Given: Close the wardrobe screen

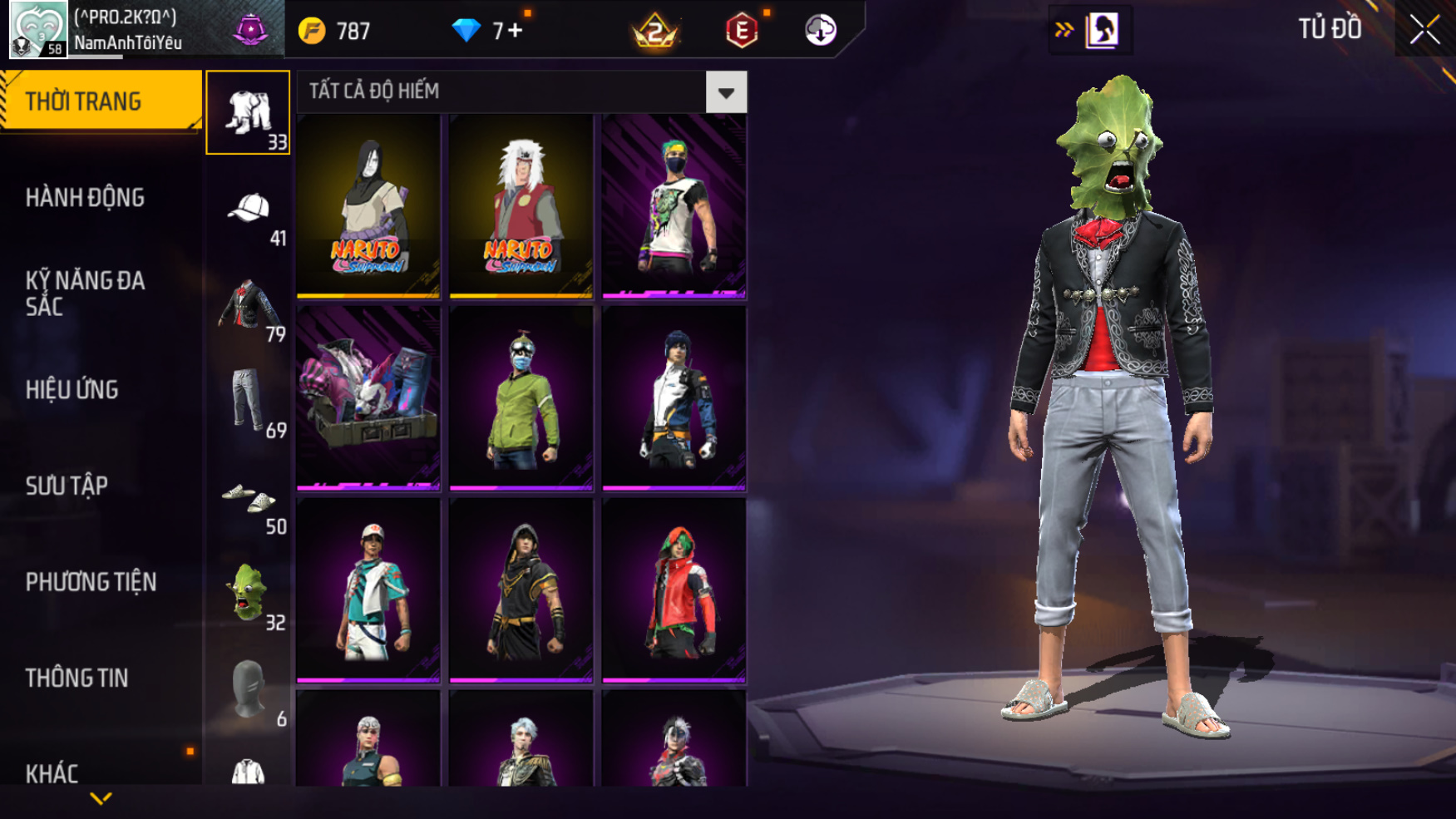Looking at the screenshot, I should [1424, 30].
